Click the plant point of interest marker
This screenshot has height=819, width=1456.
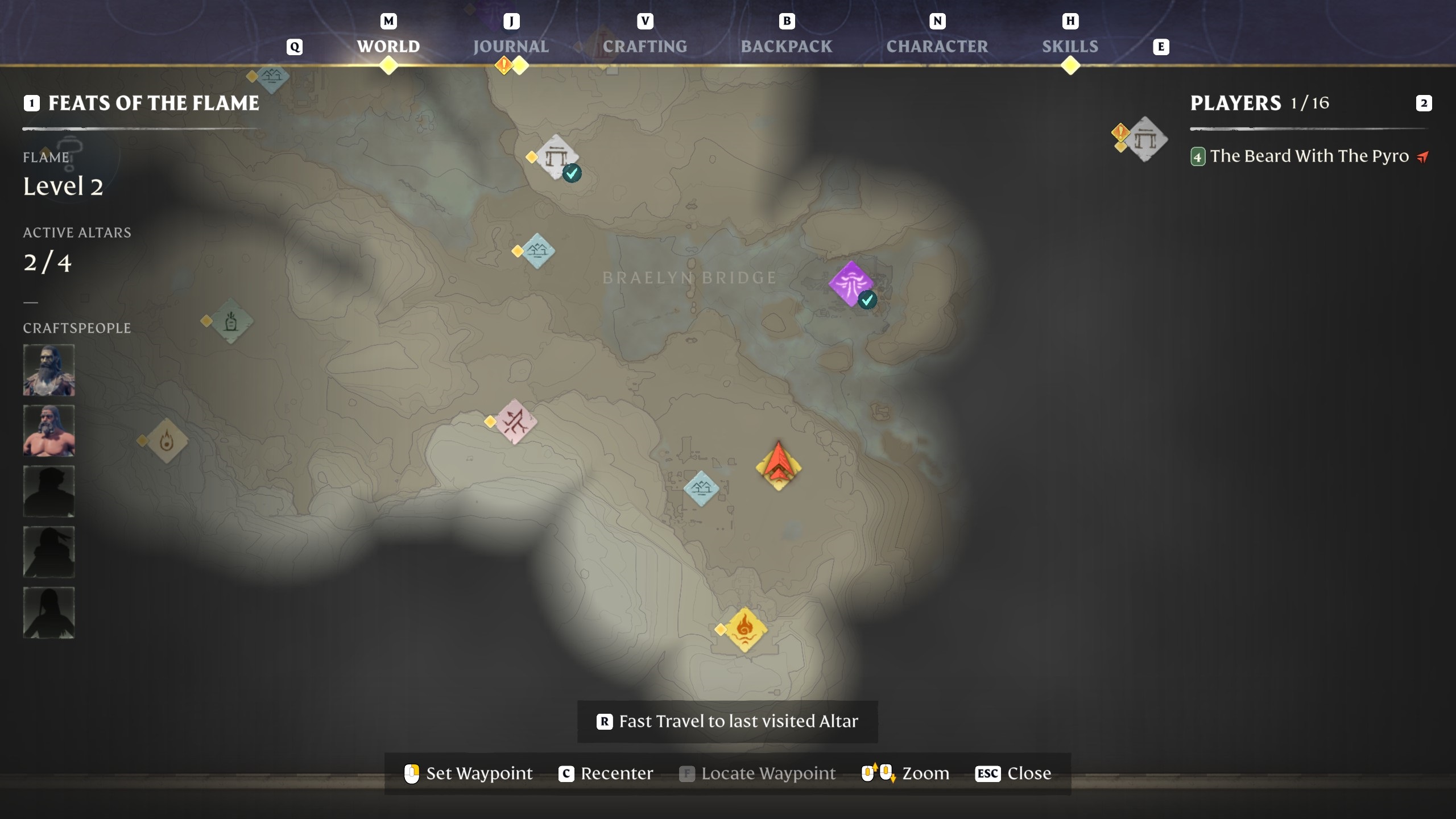point(230,322)
